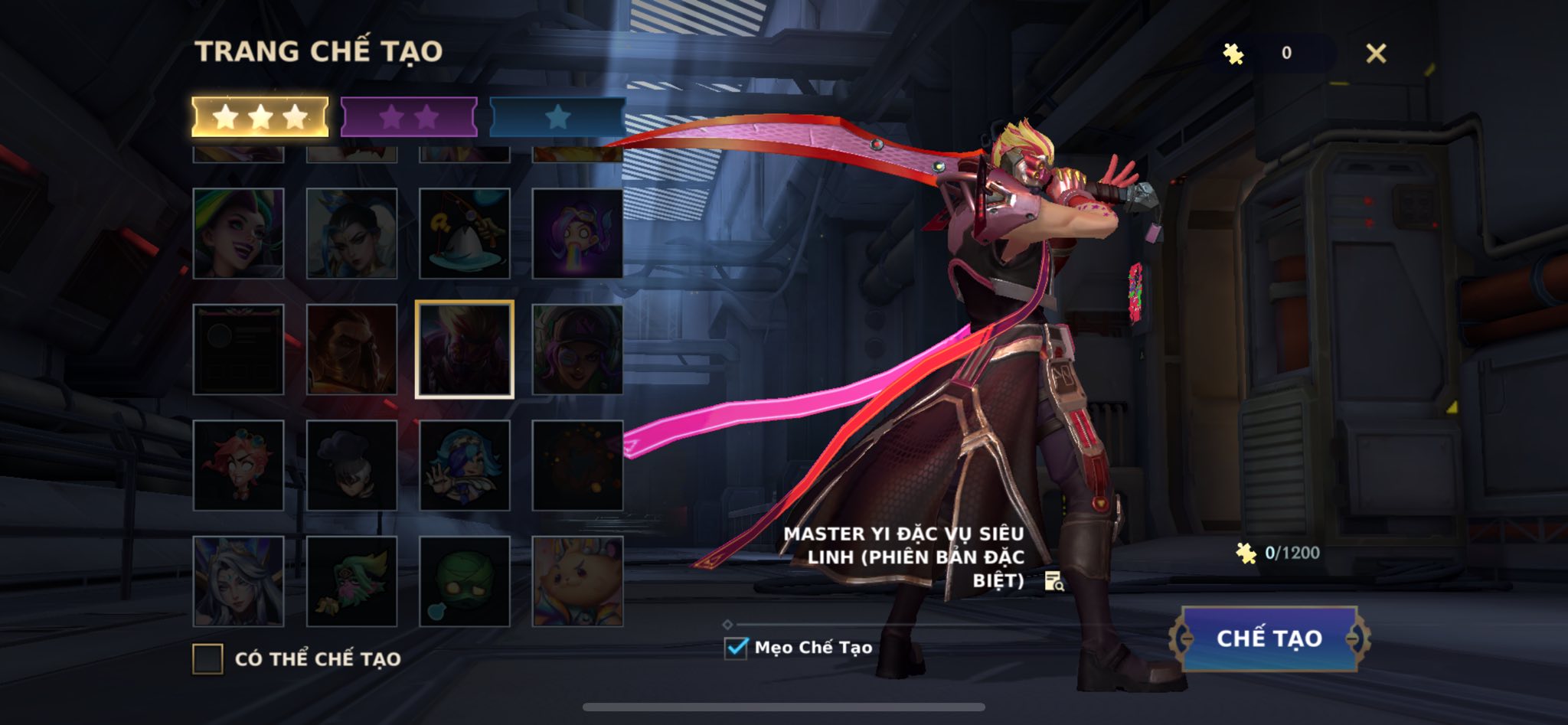Pick the masked warrior skin with orange glow

(x=351, y=349)
